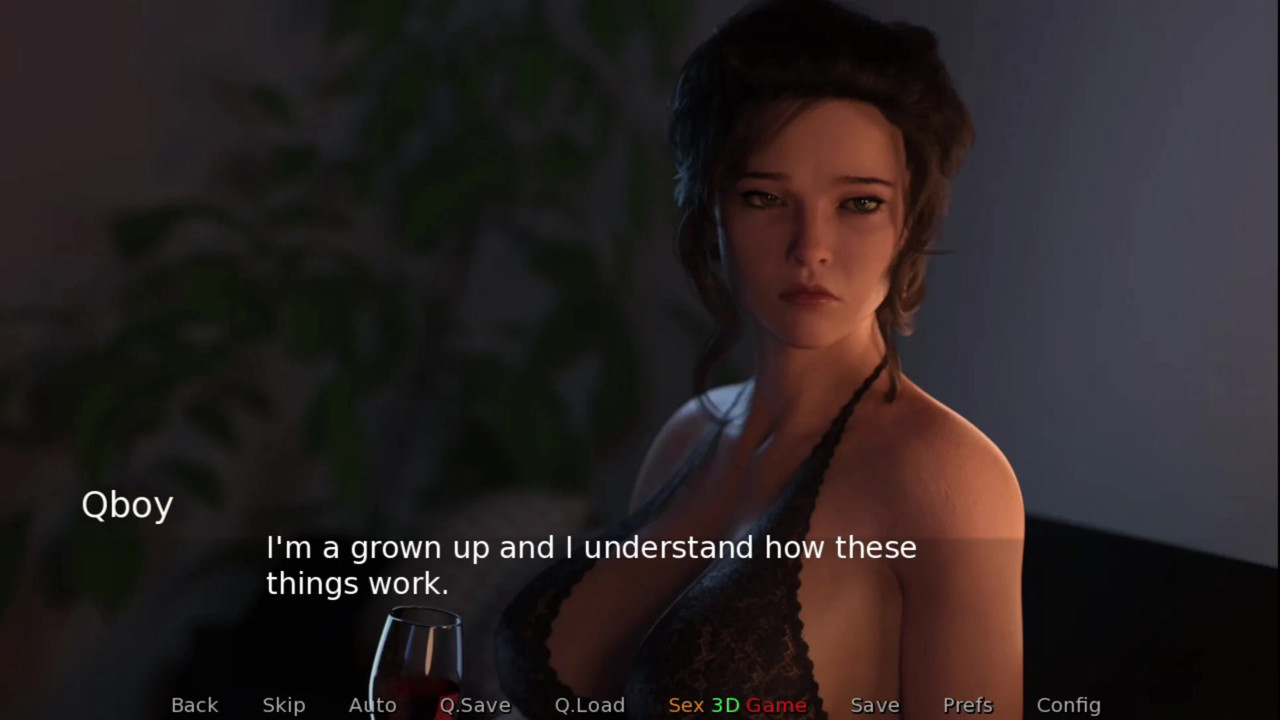The width and height of the screenshot is (1280, 720).
Task: Go Back to previous dialogue line
Action: click(x=194, y=705)
